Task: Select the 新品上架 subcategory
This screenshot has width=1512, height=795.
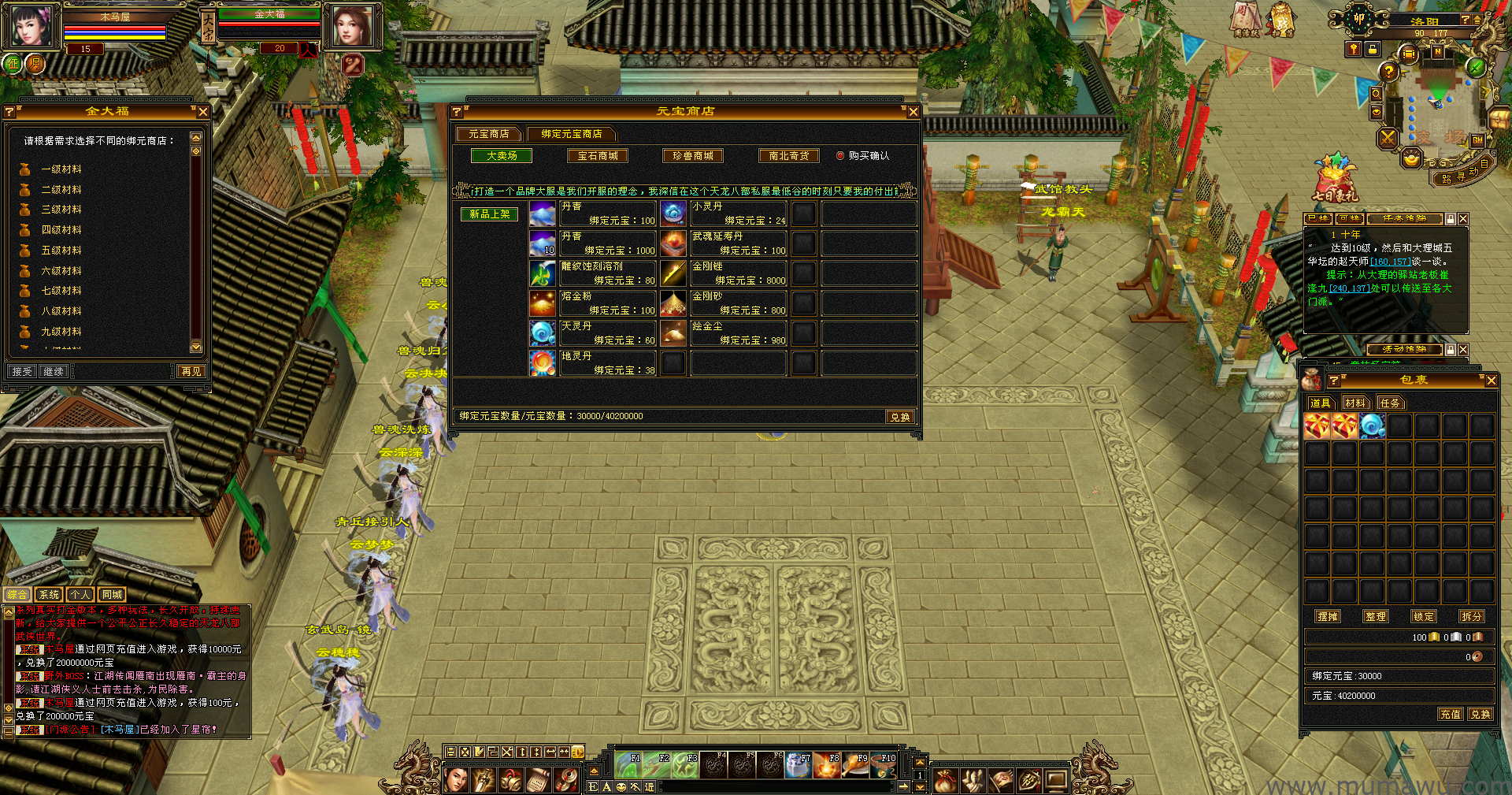Action: point(489,214)
